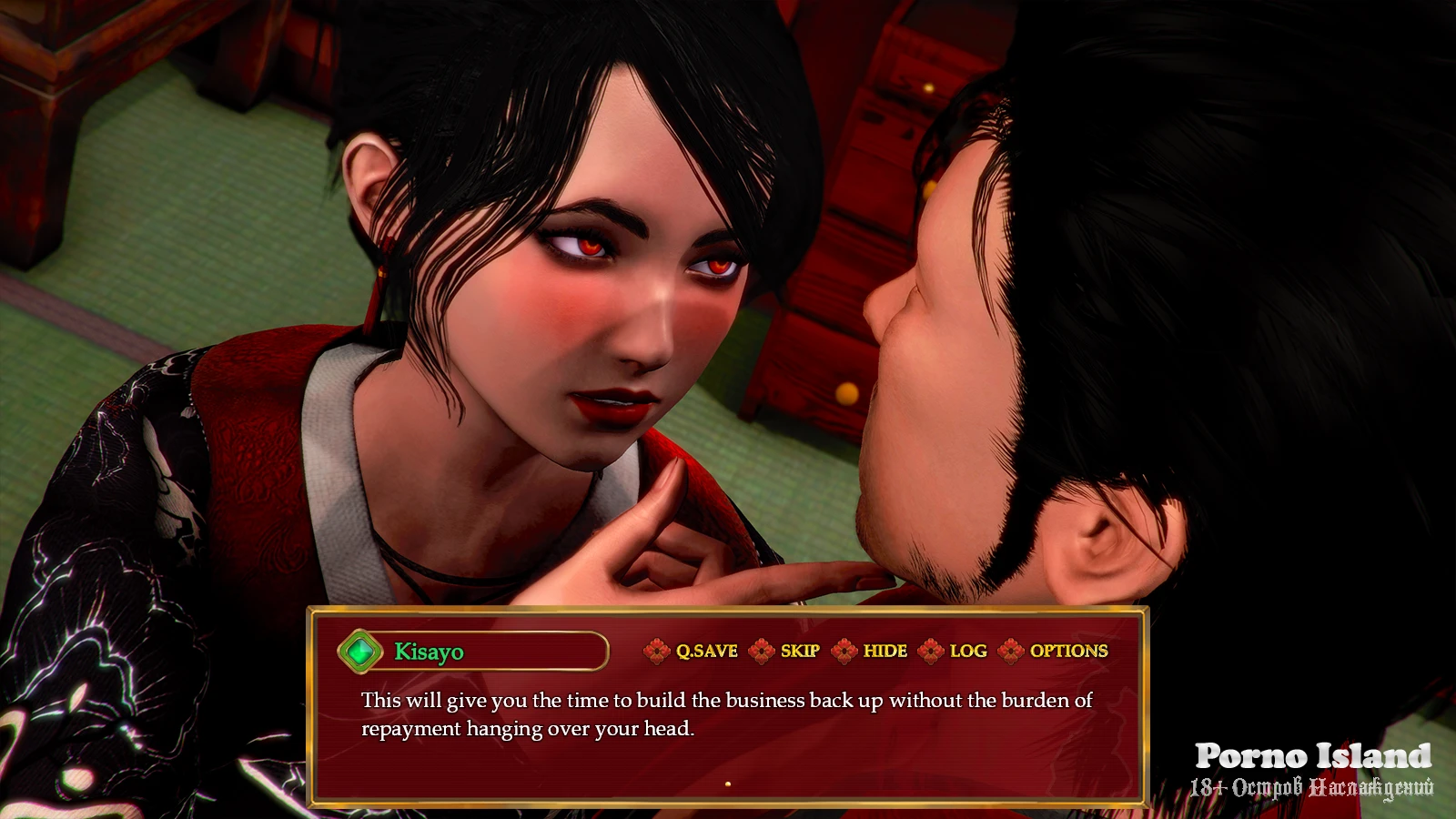Click the Q.SAVE quick save button

pyautogui.click(x=705, y=651)
